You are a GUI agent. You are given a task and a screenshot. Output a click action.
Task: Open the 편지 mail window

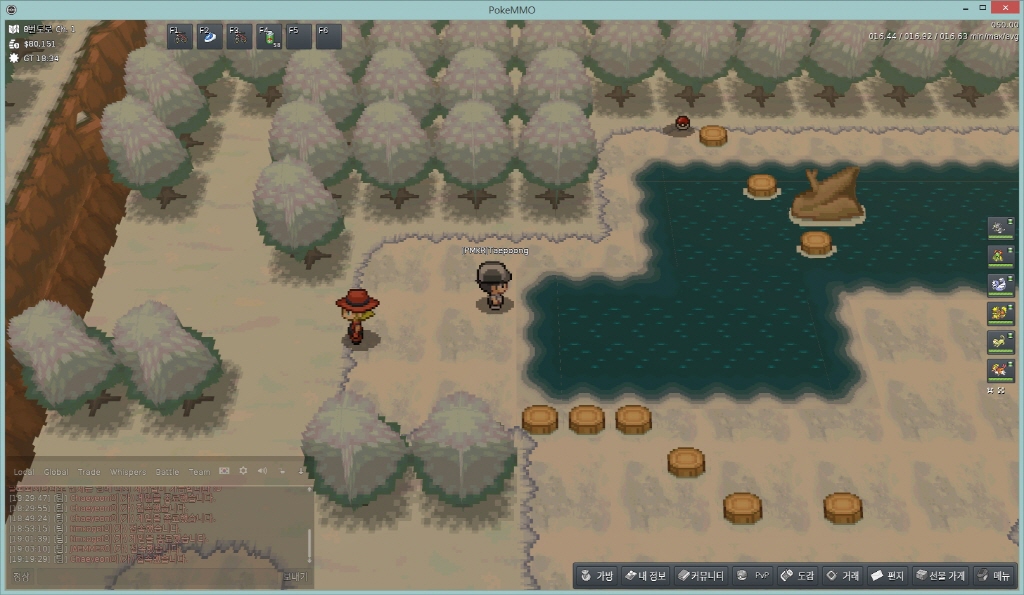coord(887,576)
